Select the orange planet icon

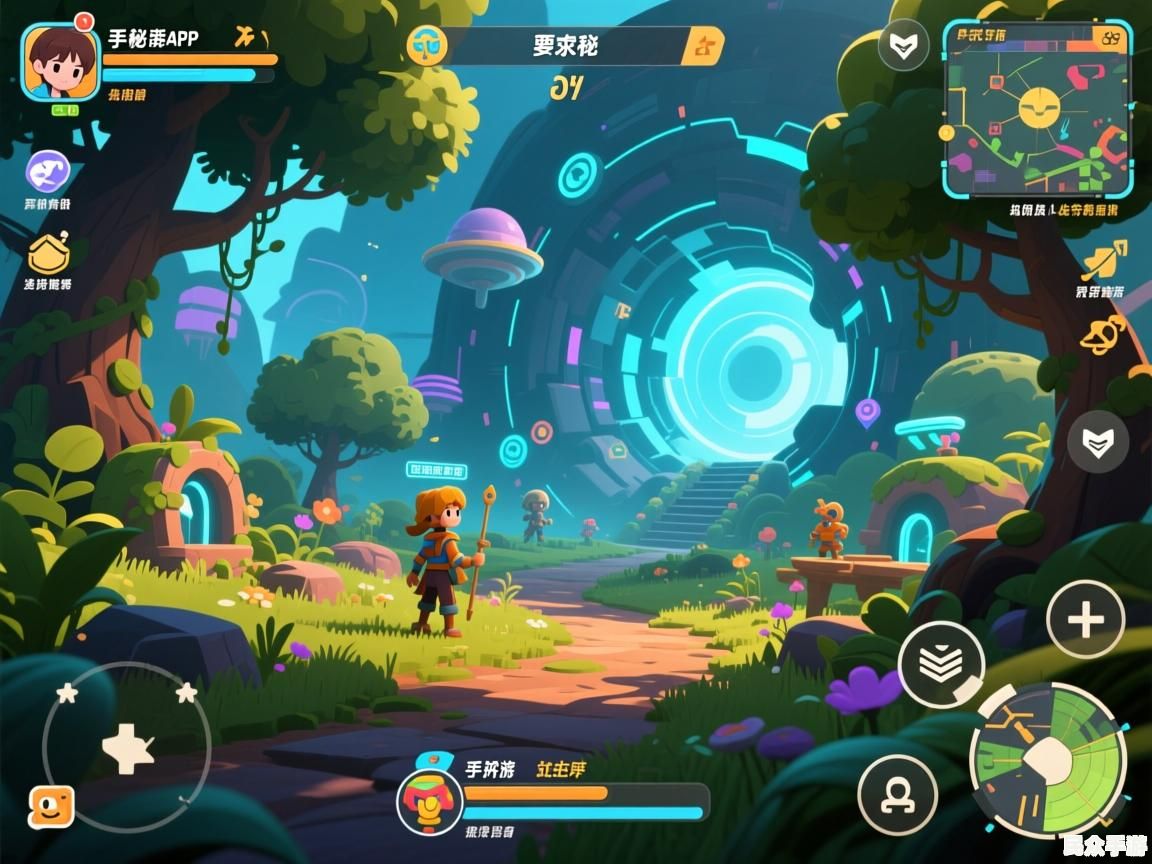click(1104, 333)
